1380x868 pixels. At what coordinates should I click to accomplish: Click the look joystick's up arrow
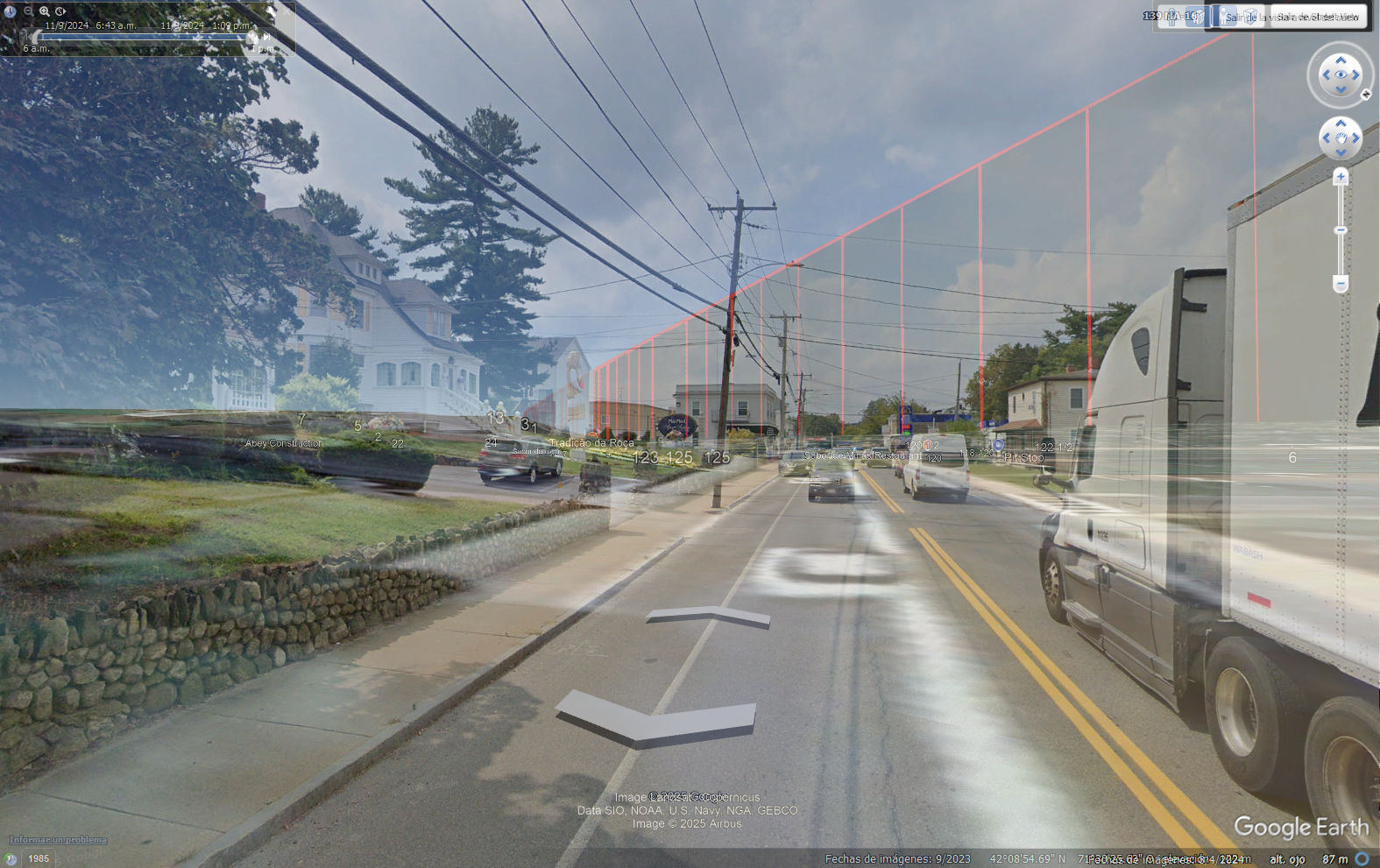coord(1341,60)
